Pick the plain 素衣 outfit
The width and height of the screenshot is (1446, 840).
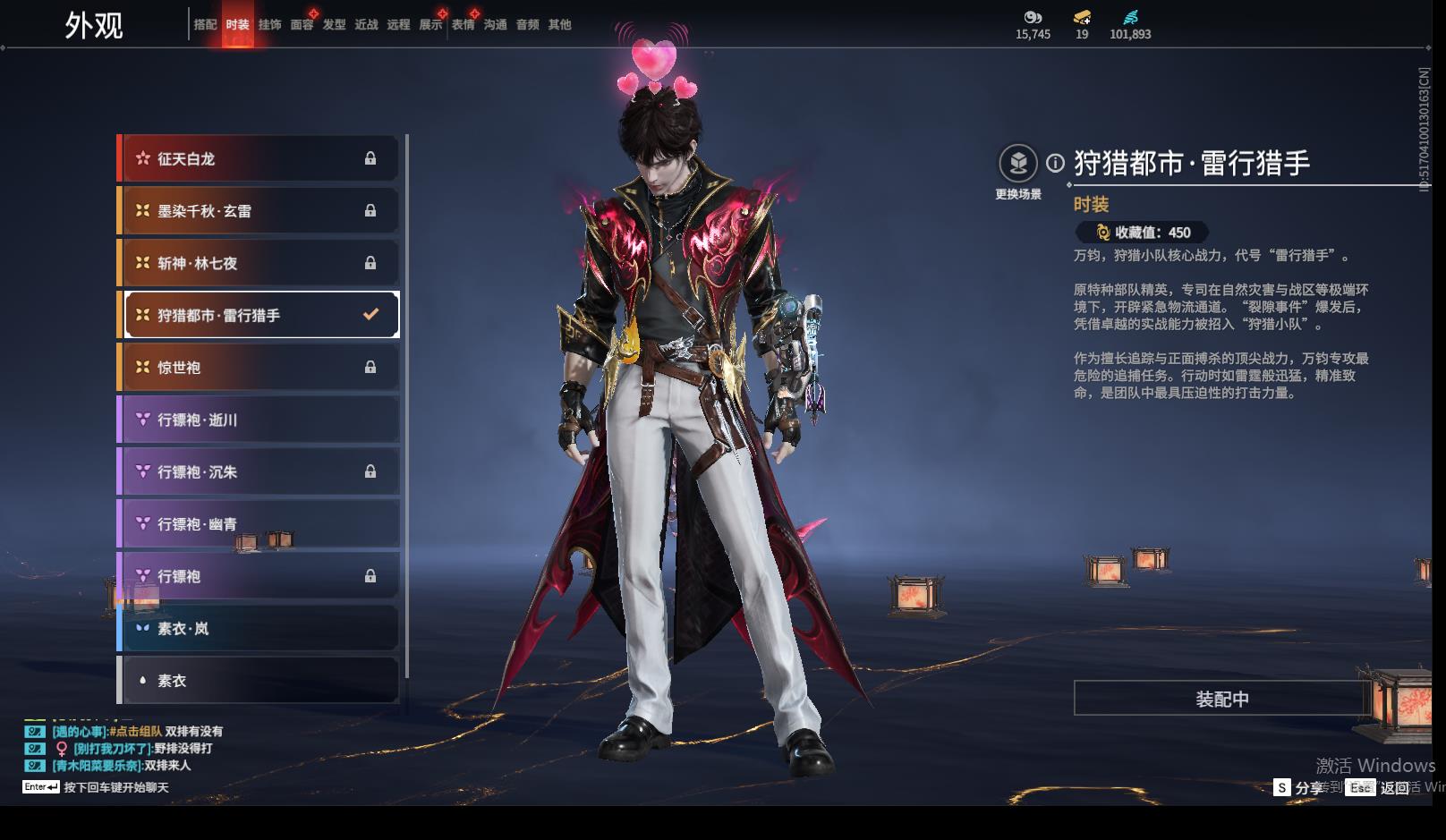pyautogui.click(x=259, y=681)
